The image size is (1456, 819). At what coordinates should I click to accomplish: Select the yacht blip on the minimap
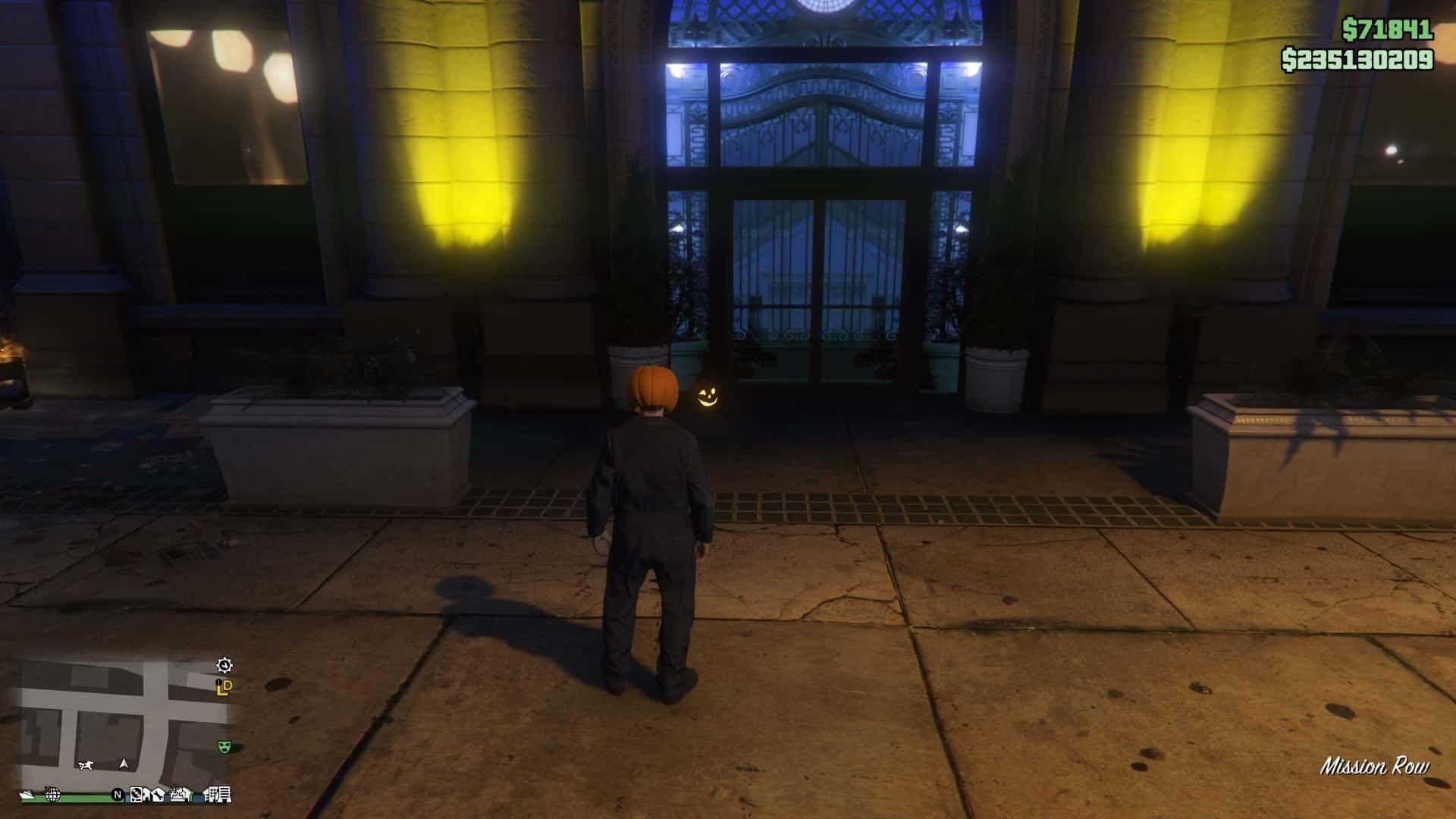pyautogui.click(x=27, y=795)
